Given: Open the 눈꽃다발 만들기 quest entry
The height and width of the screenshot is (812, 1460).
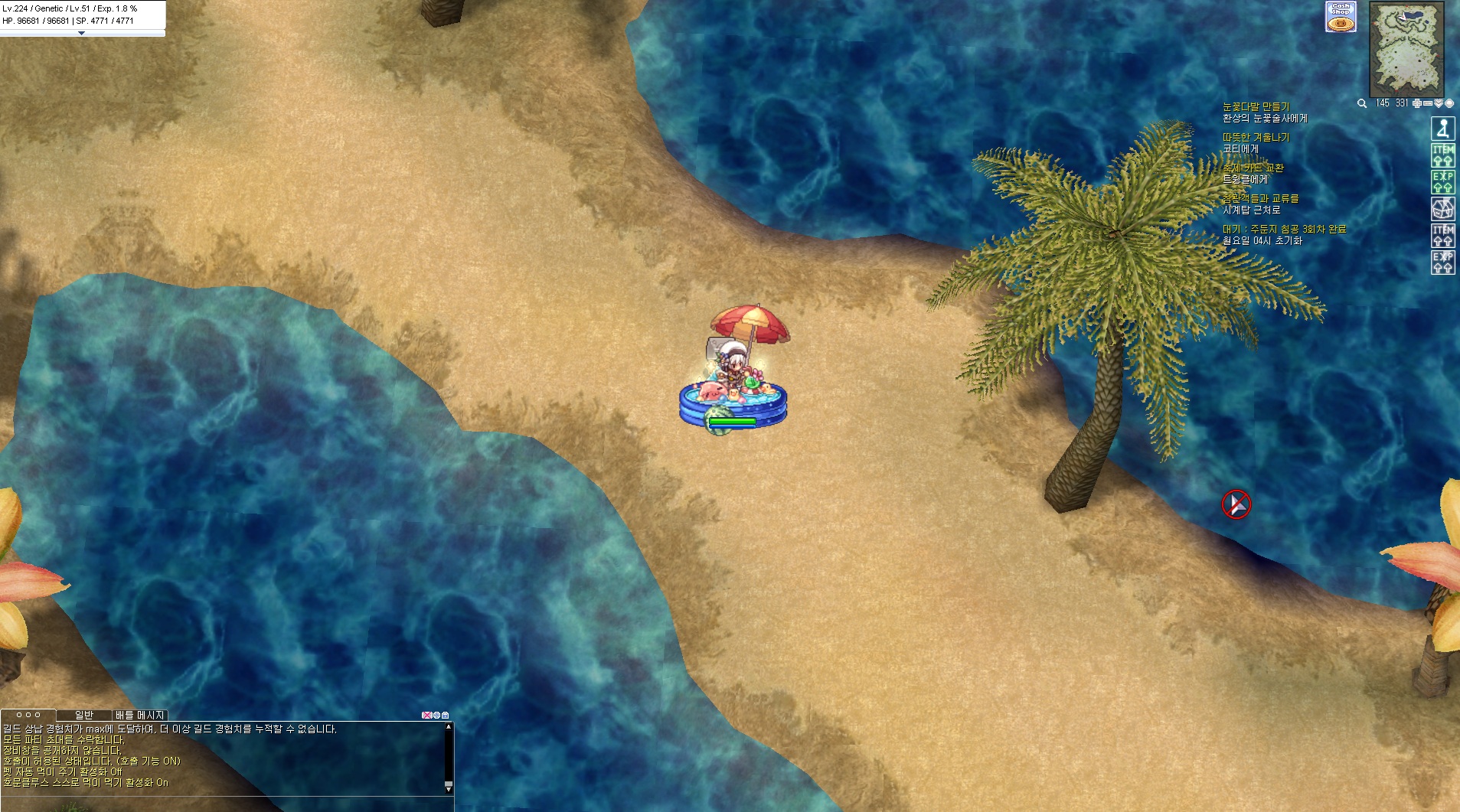Looking at the screenshot, I should click(x=1256, y=107).
